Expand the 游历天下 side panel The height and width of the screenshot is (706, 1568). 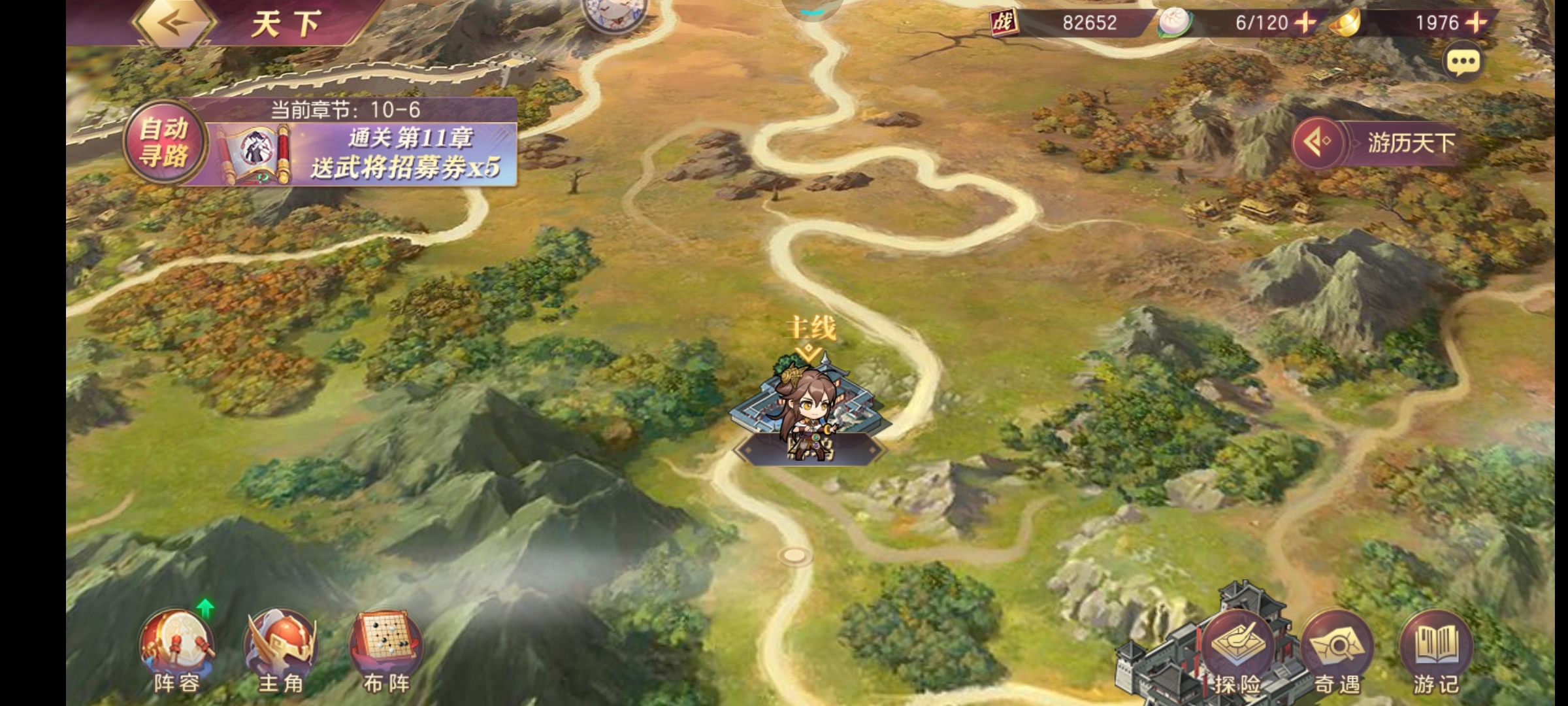tap(1318, 142)
